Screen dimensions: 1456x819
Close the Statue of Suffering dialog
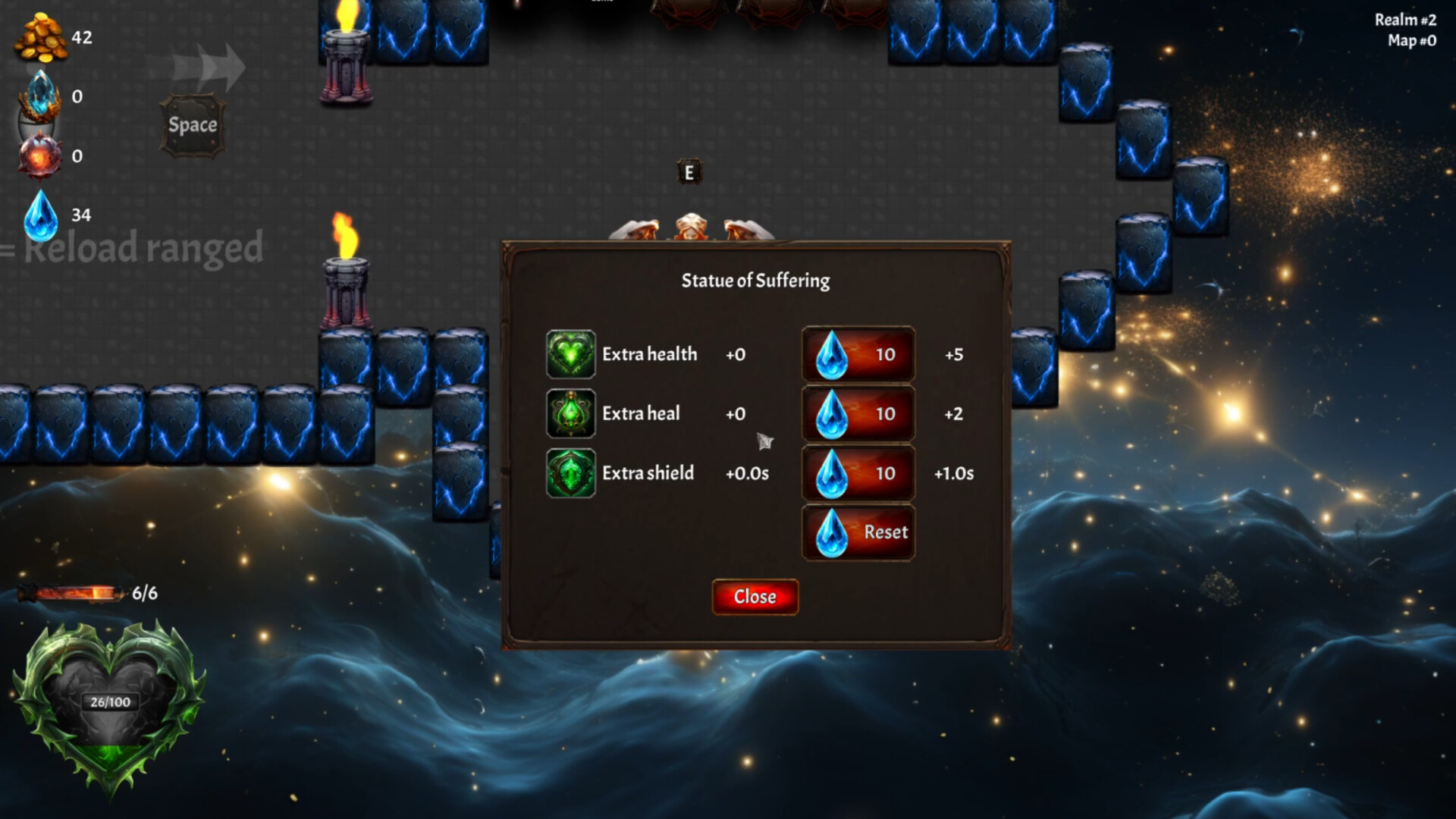(755, 597)
